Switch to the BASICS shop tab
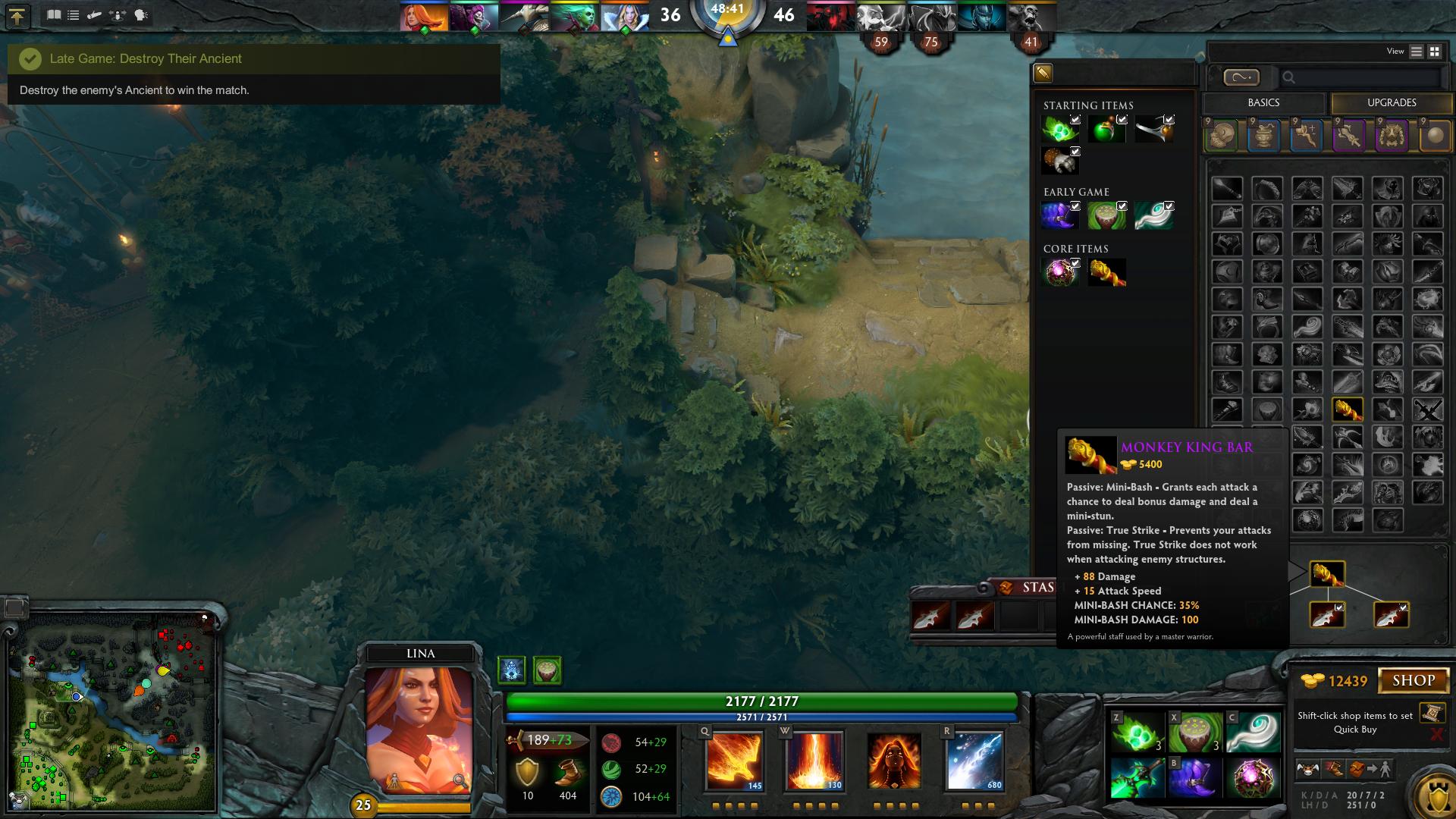This screenshot has height=819, width=1456. click(x=1263, y=103)
